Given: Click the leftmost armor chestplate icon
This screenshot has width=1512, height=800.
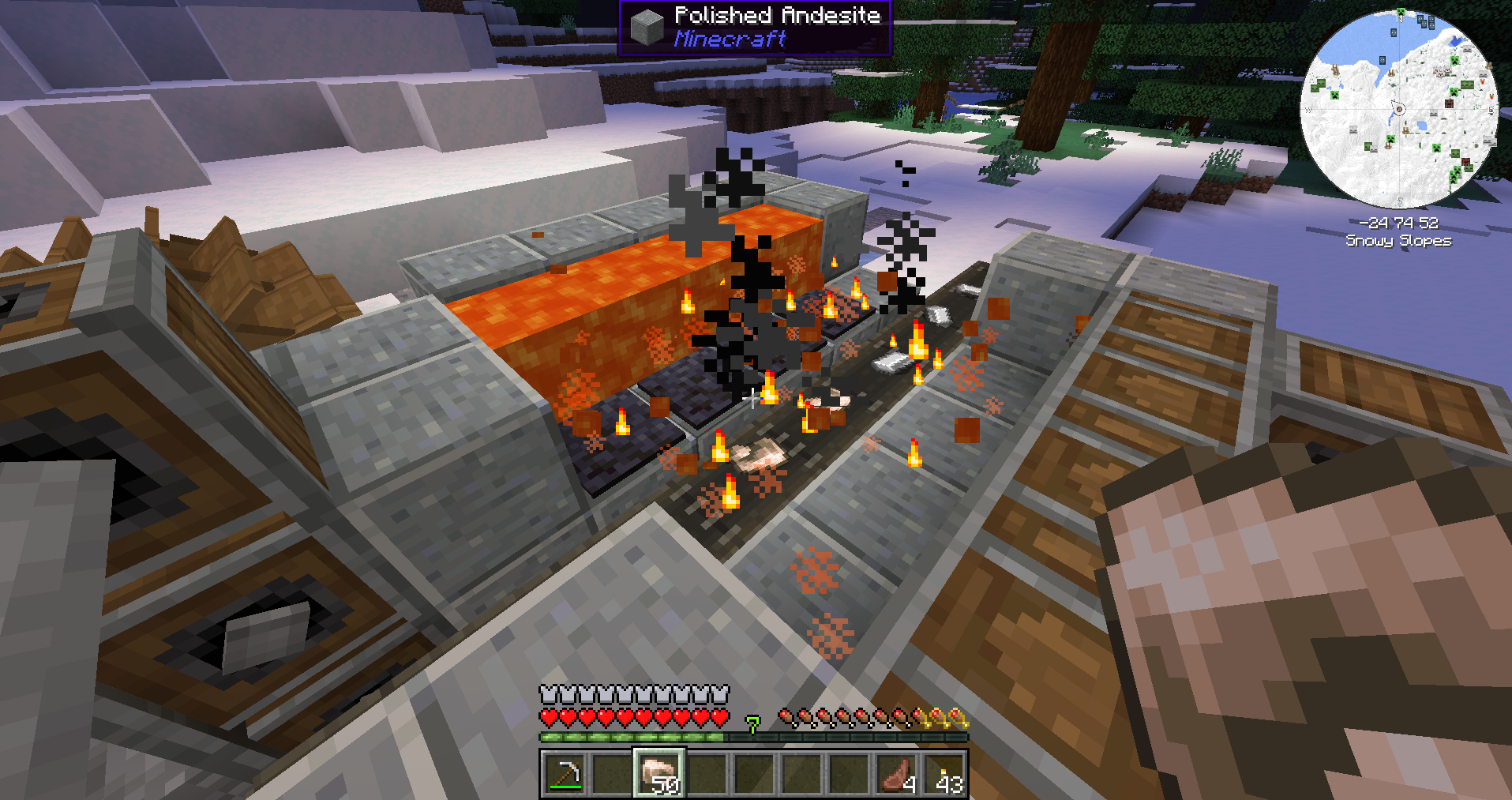Looking at the screenshot, I should (548, 693).
